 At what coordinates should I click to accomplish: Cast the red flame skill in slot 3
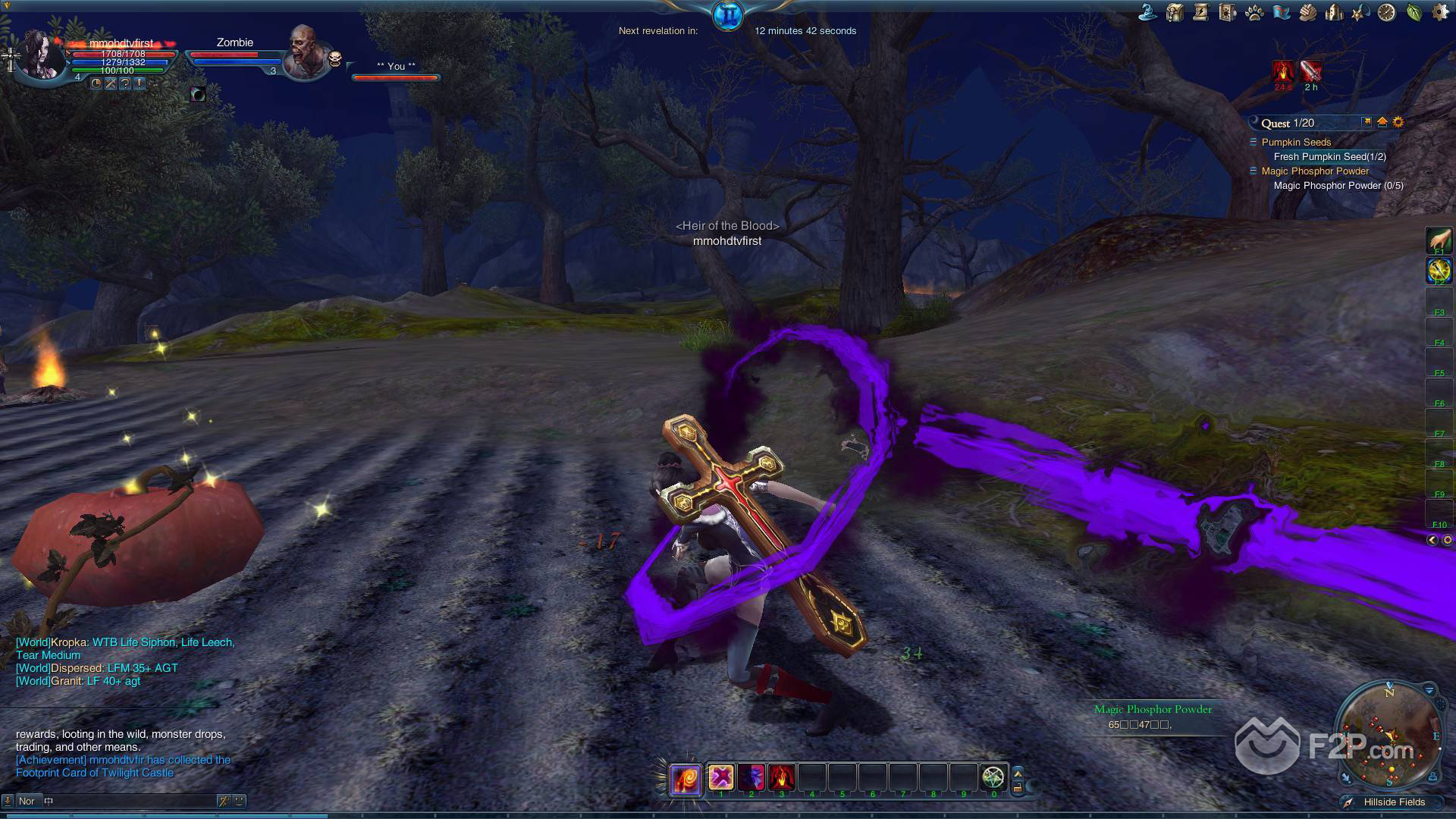[781, 777]
